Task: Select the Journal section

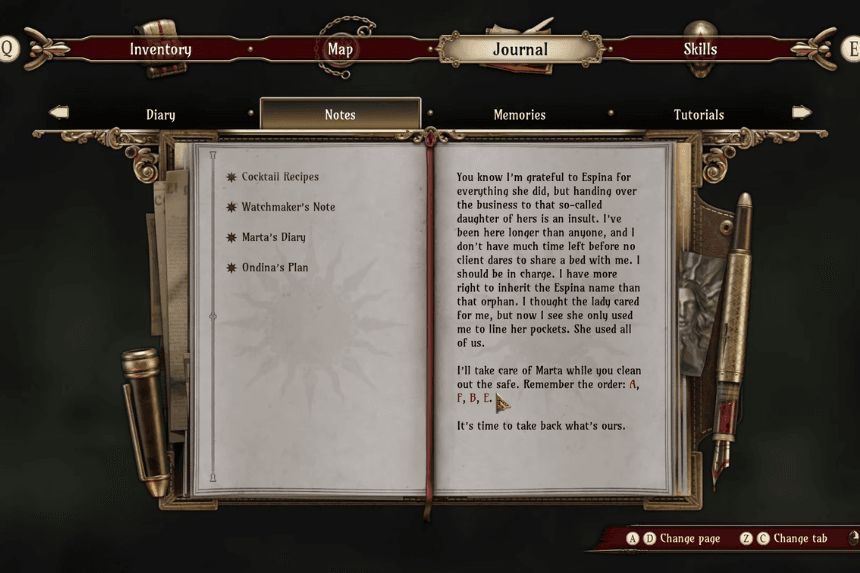Action: point(520,49)
